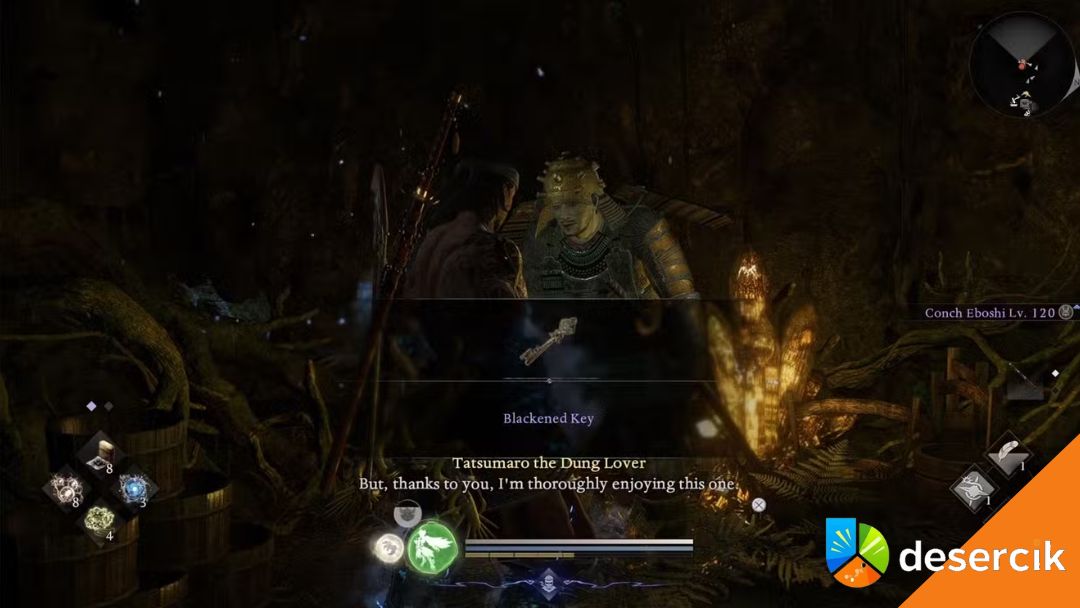
Task: Select the white soul core icon
Action: (x=388, y=546)
